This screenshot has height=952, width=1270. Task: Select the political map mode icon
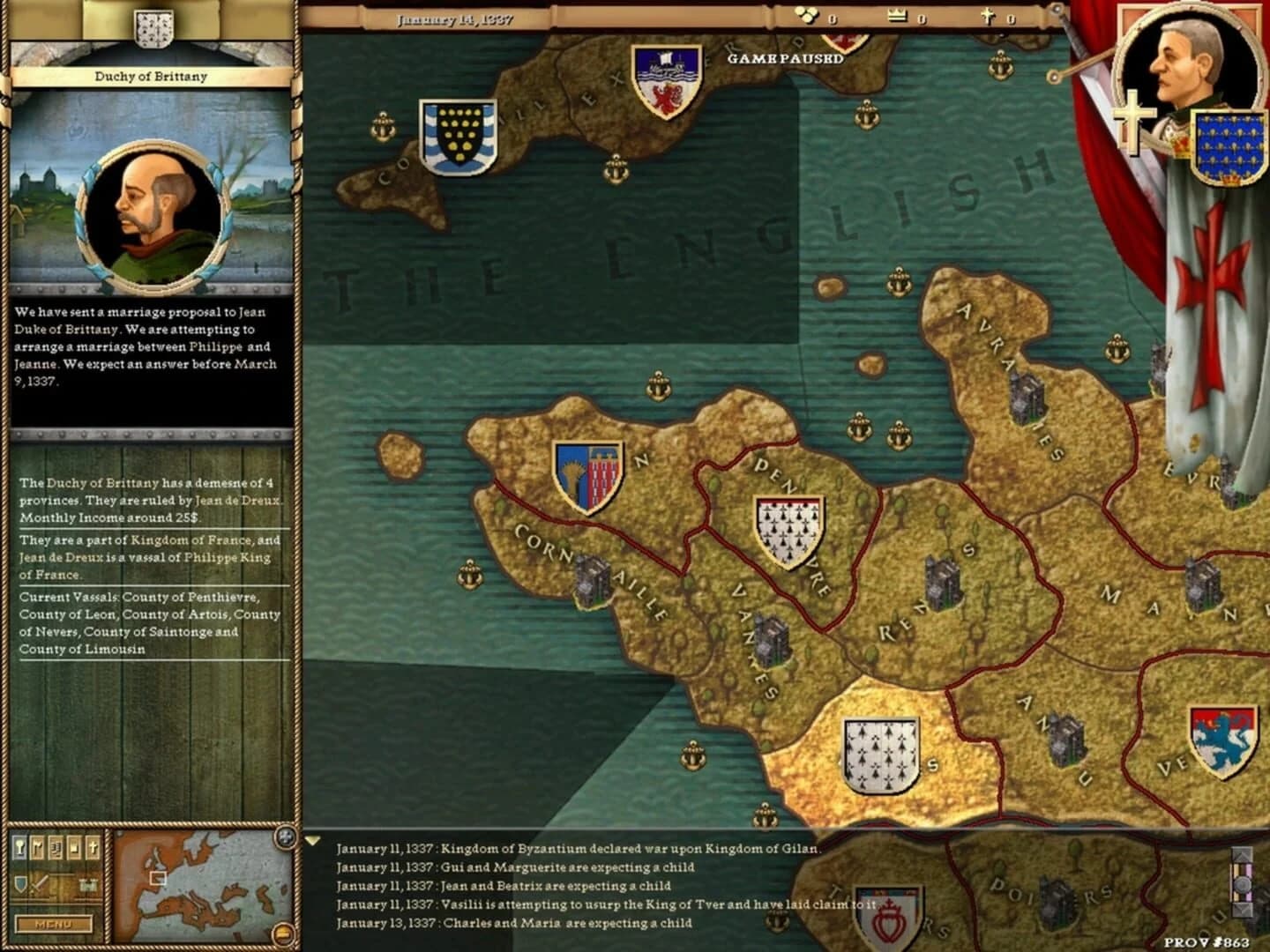click(19, 849)
